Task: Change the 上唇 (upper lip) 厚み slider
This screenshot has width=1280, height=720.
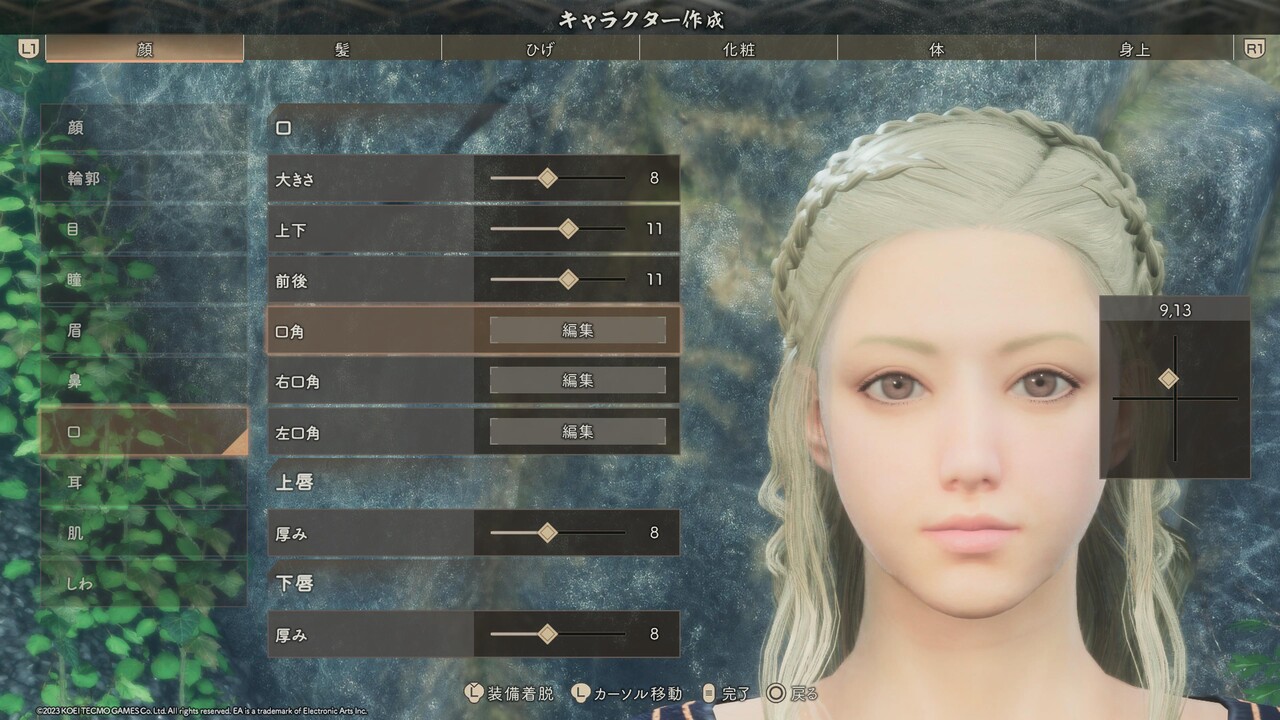Action: [547, 533]
